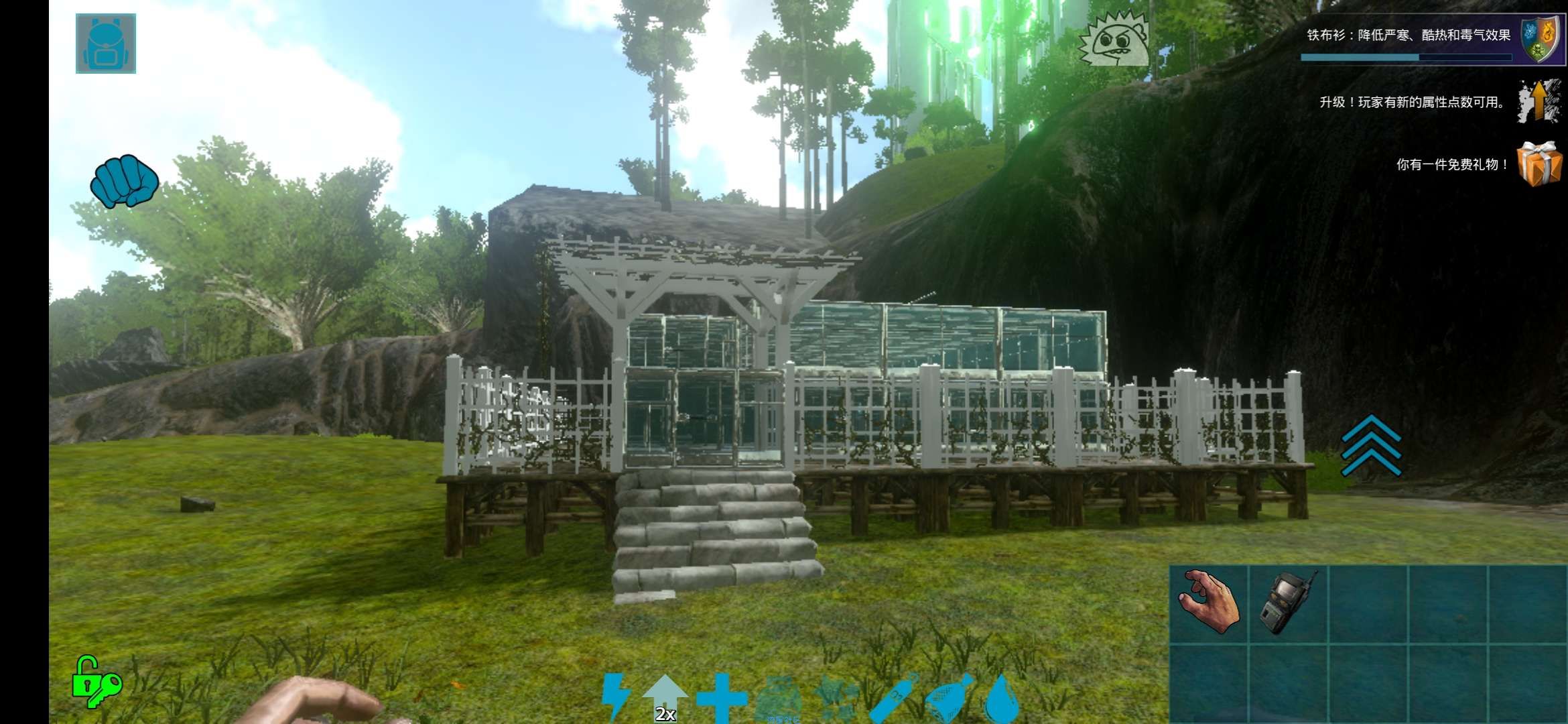1568x724 pixels.
Task: Open the backpack inventory
Action: pos(106,44)
